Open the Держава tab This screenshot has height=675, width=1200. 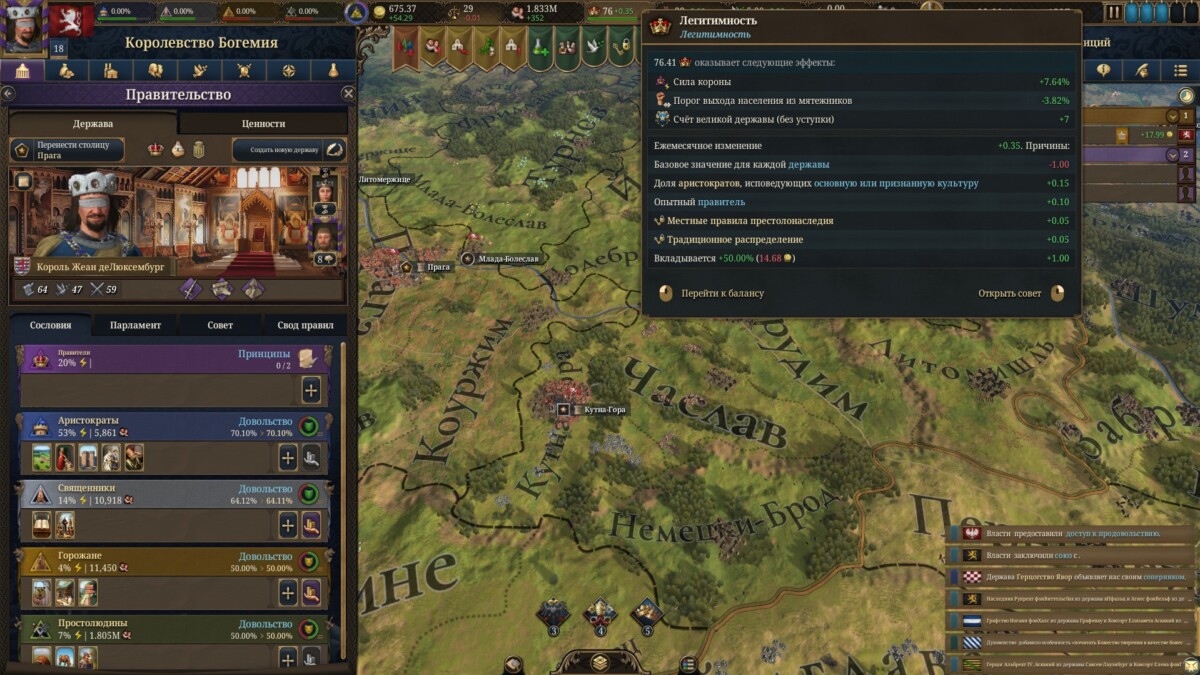click(x=93, y=123)
